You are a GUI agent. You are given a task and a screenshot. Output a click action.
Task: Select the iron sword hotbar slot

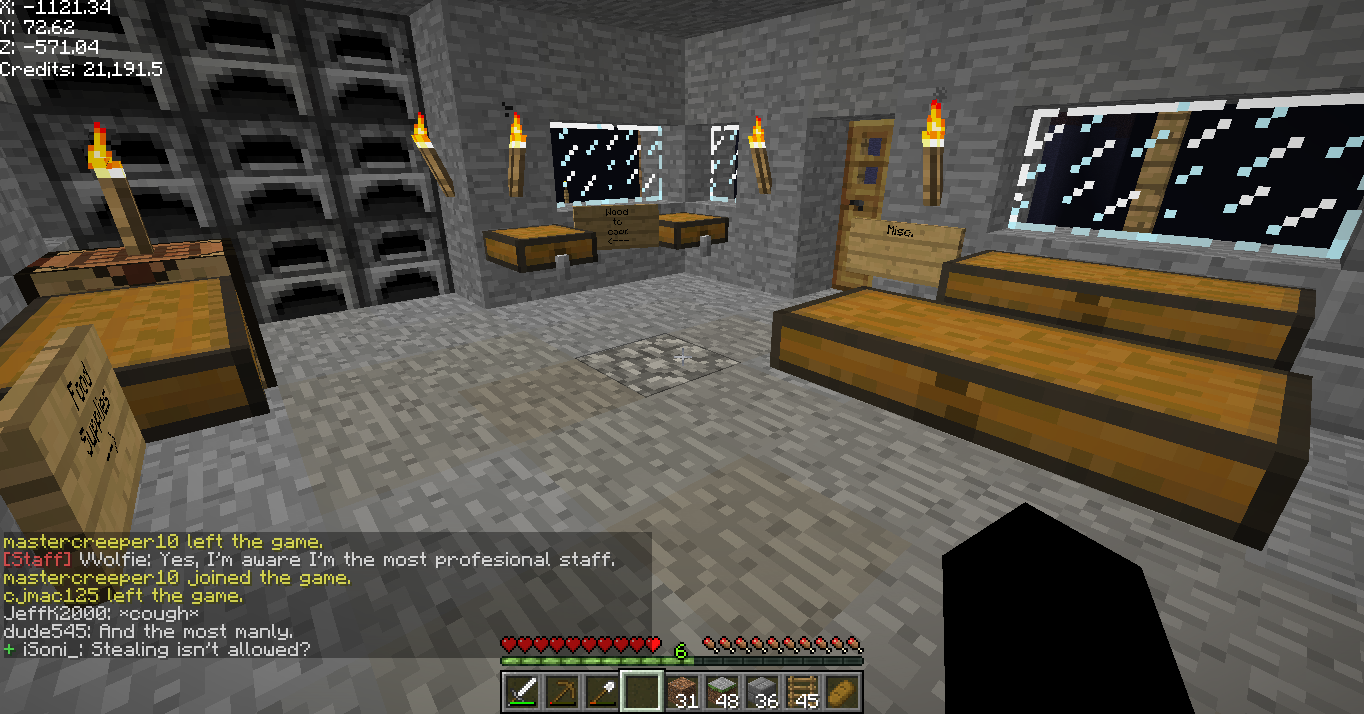click(x=521, y=690)
